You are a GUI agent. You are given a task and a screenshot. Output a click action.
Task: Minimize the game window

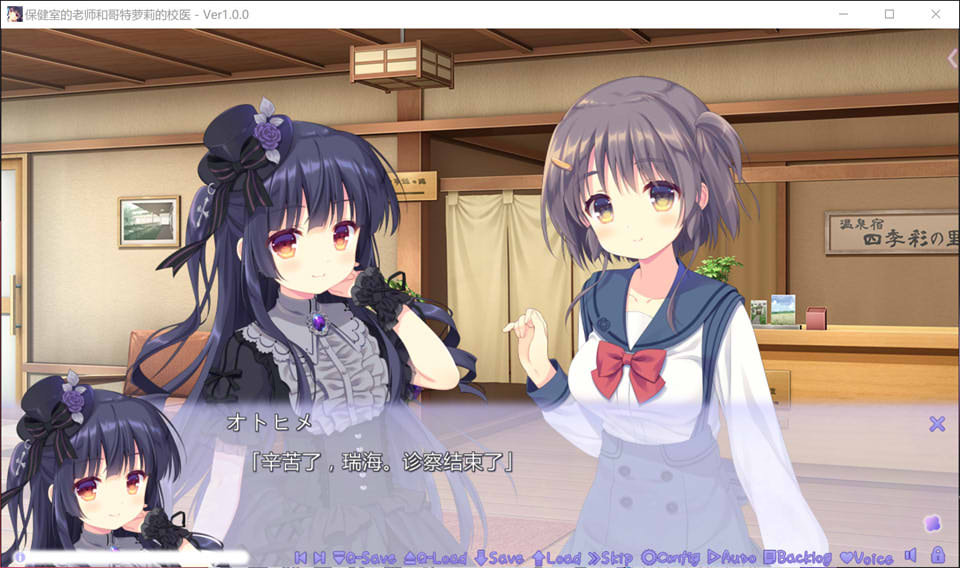point(843,15)
